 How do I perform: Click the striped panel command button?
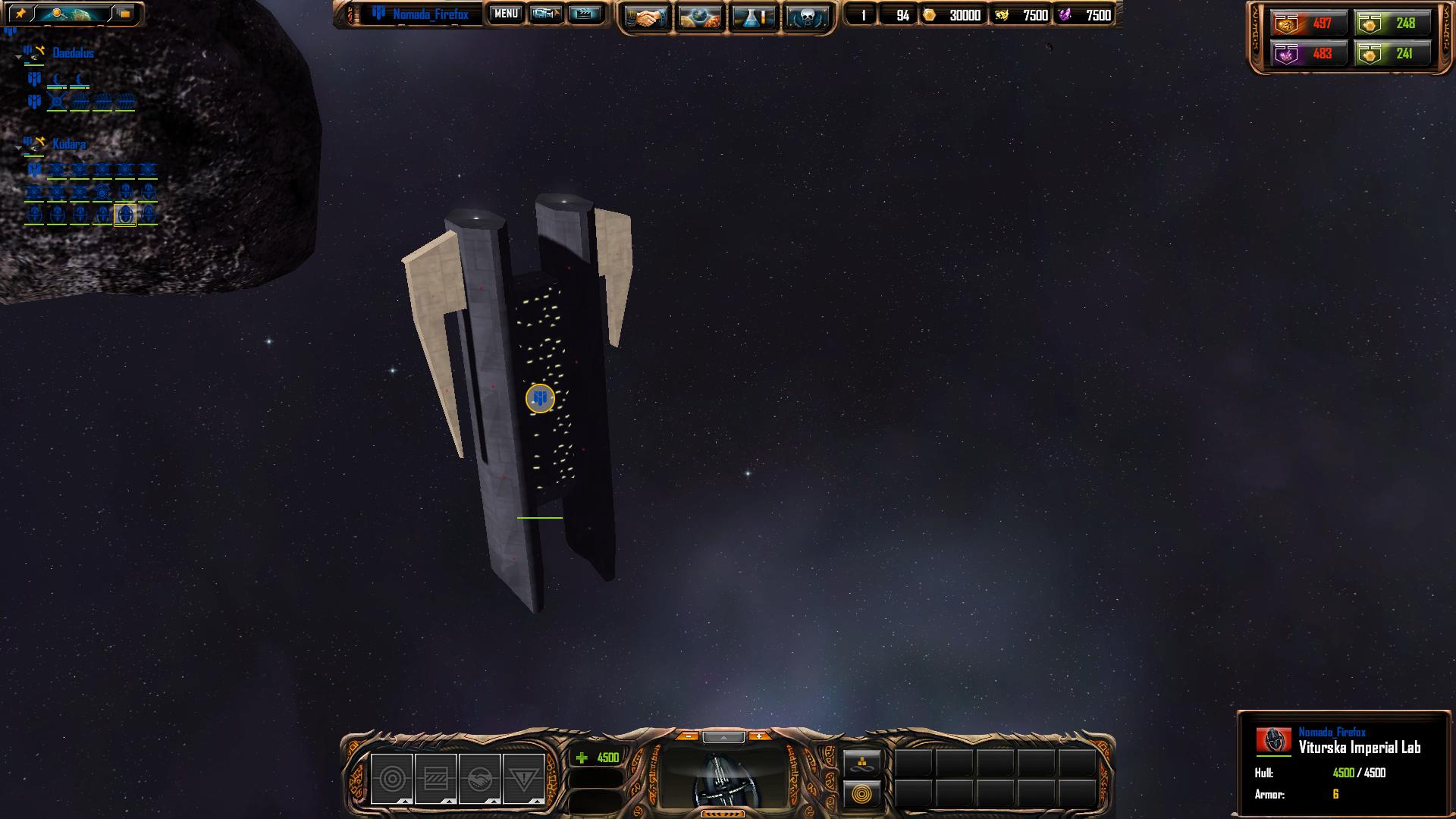click(x=435, y=779)
